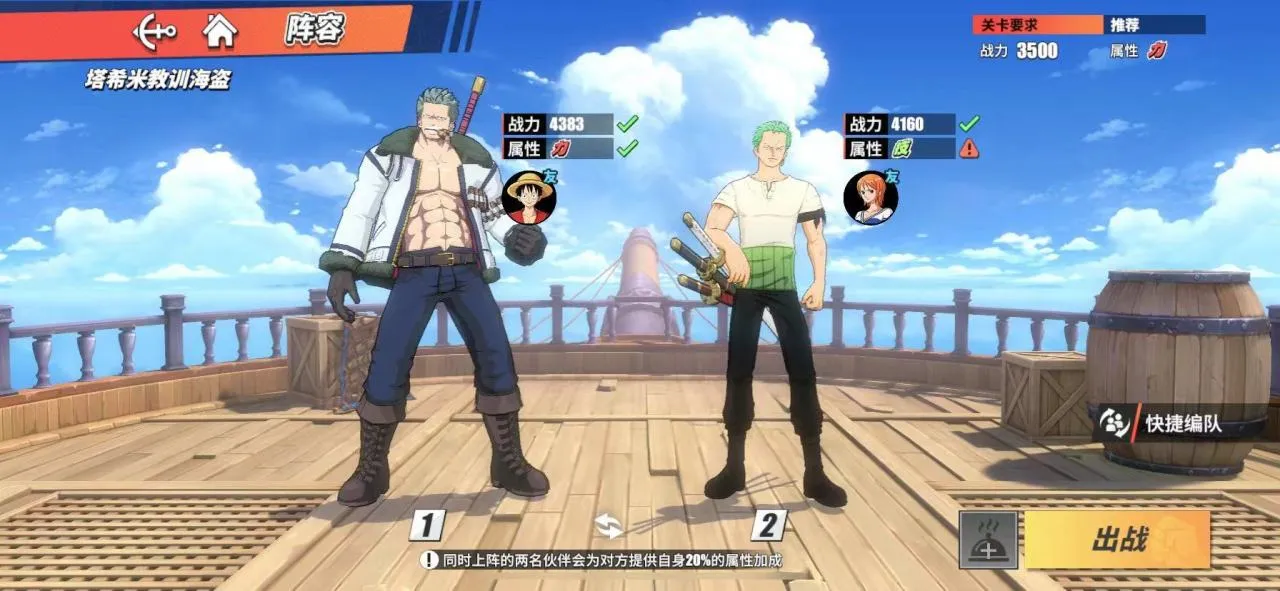Viewport: 1280px width, 591px height.
Task: Start the battle with the 出战 button
Action: click(1117, 540)
